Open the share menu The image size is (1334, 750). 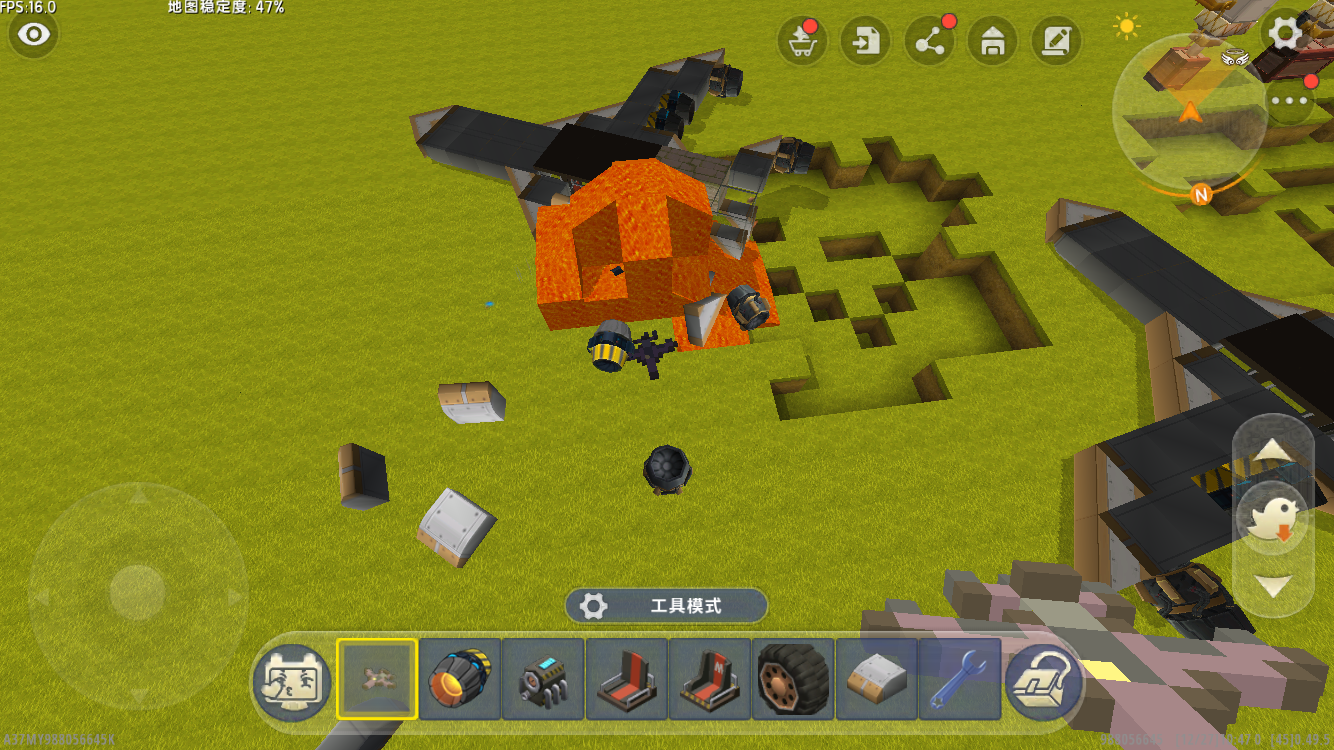[929, 41]
